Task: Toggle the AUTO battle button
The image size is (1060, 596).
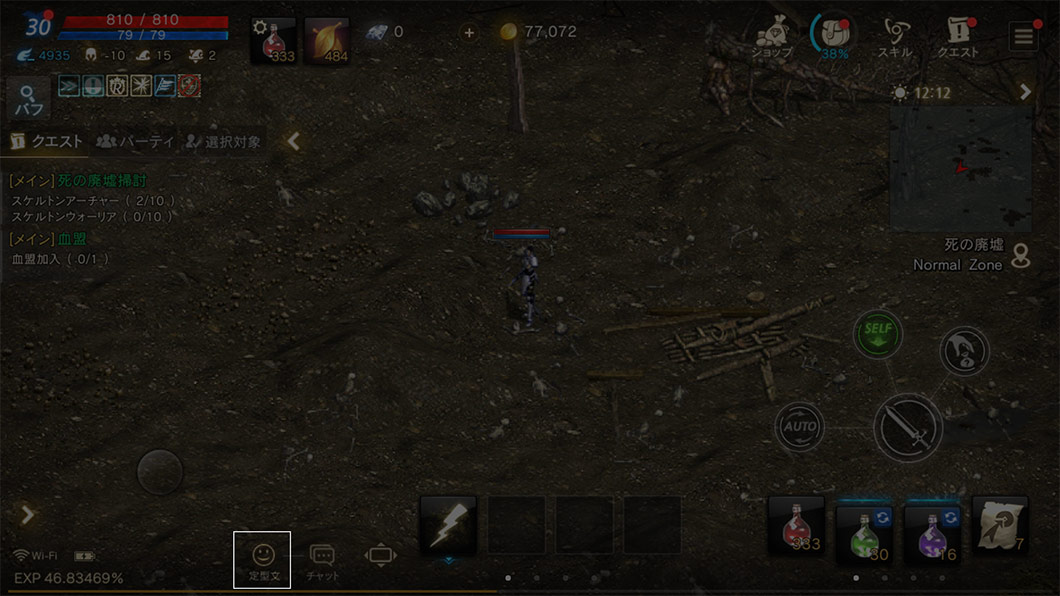Action: point(799,427)
